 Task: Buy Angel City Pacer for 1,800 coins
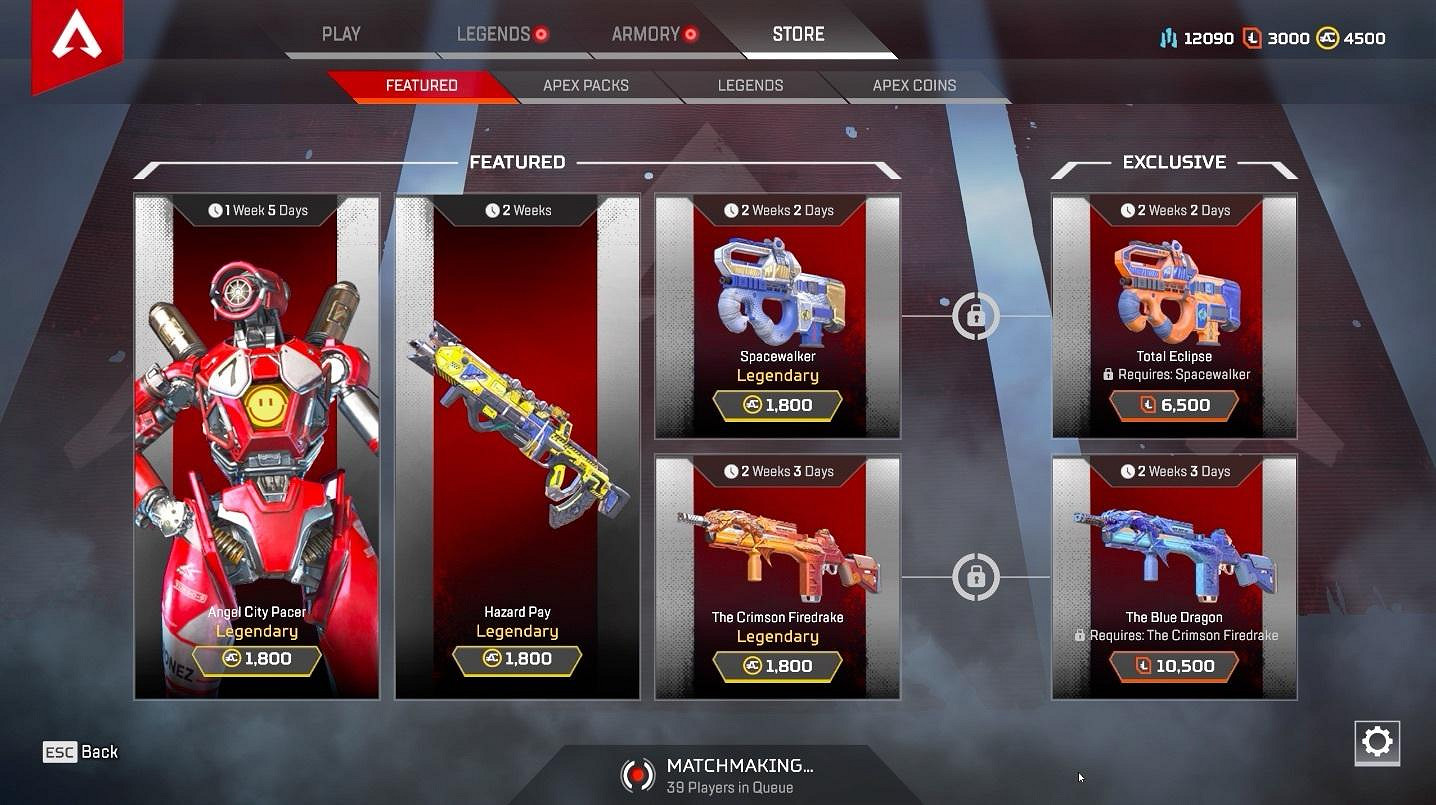pos(257,659)
